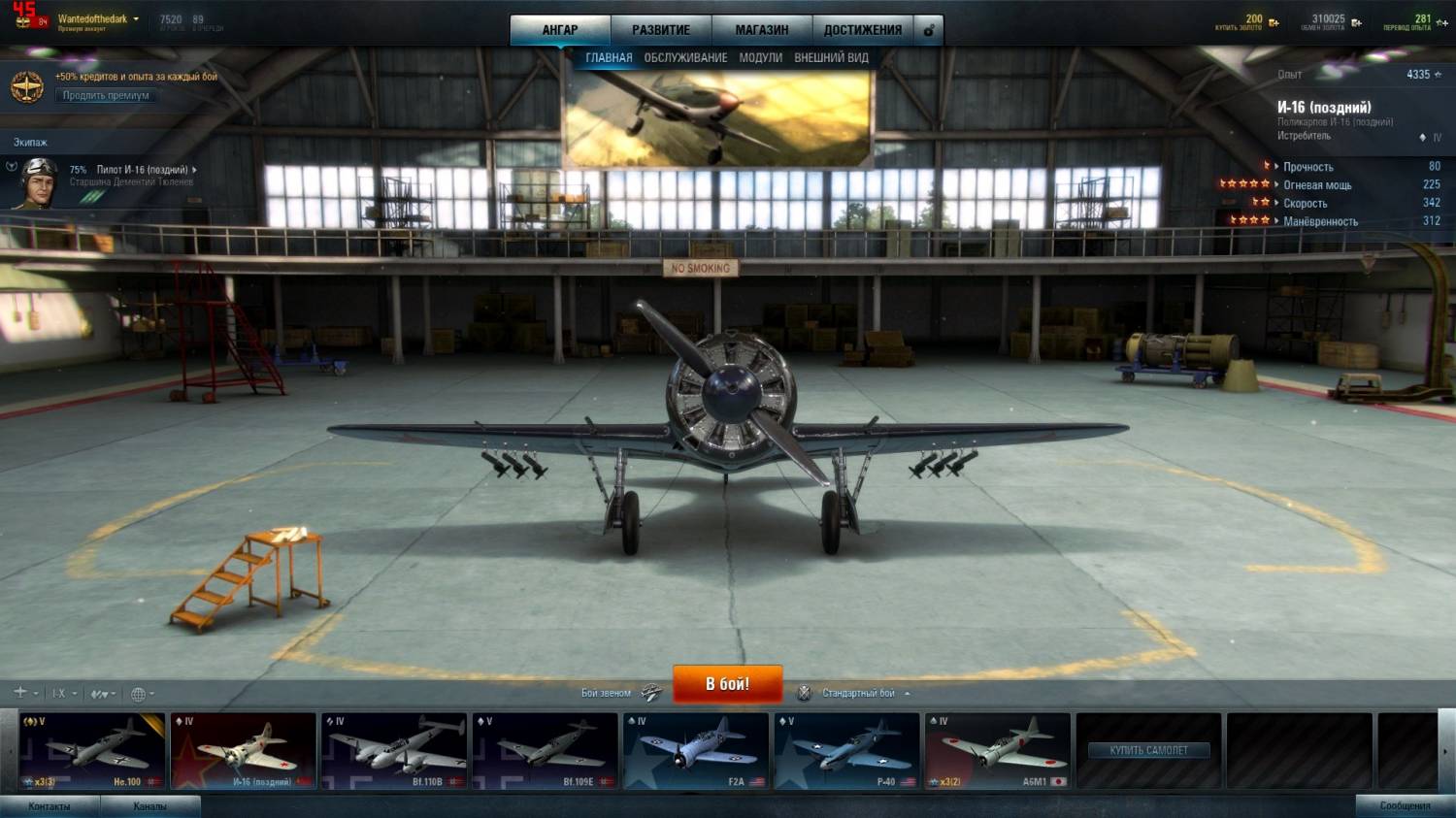Show the Главная sub-menu
Image resolution: width=1456 pixels, height=818 pixels.
(x=609, y=58)
